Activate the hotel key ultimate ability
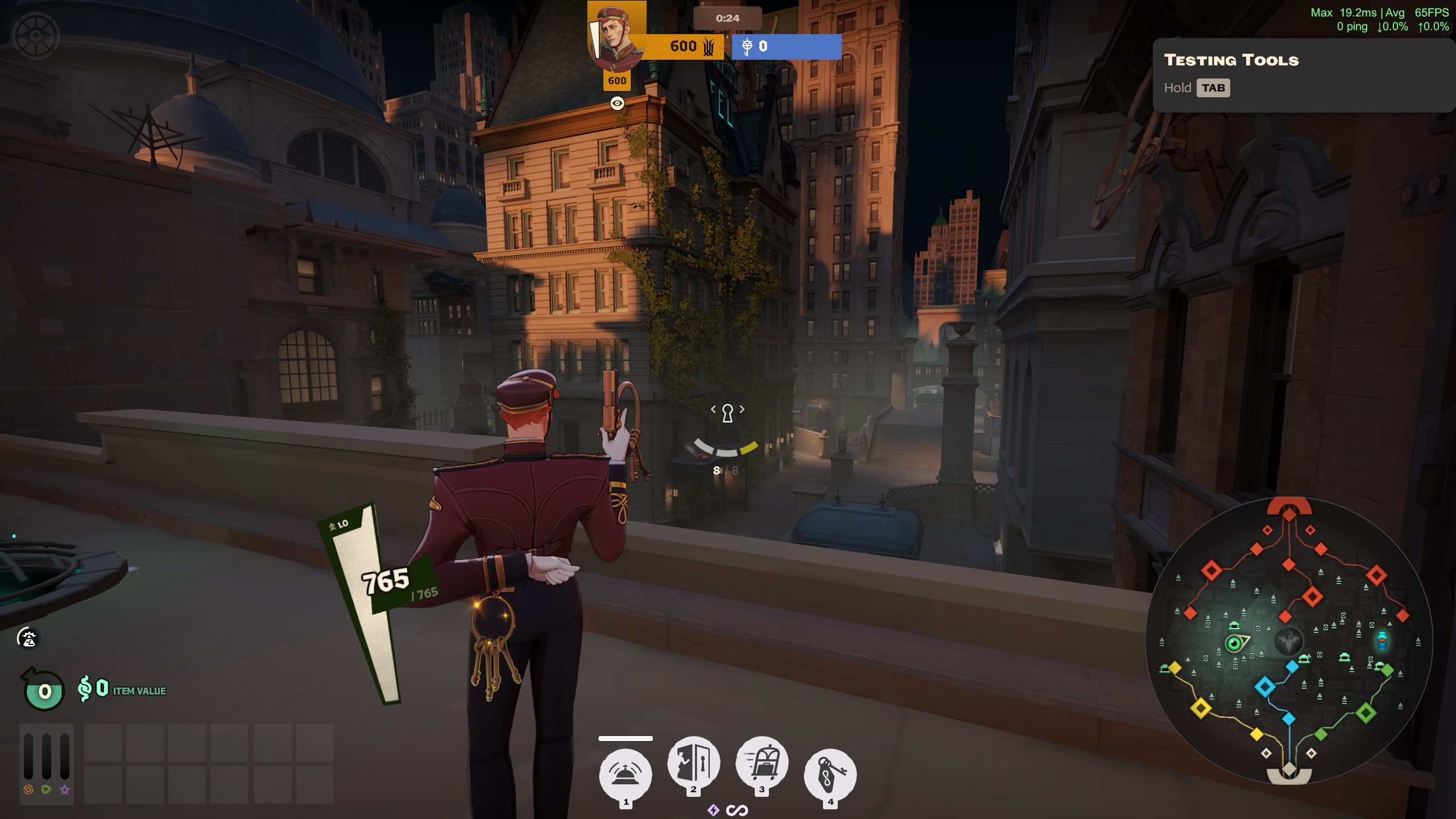 (x=830, y=774)
